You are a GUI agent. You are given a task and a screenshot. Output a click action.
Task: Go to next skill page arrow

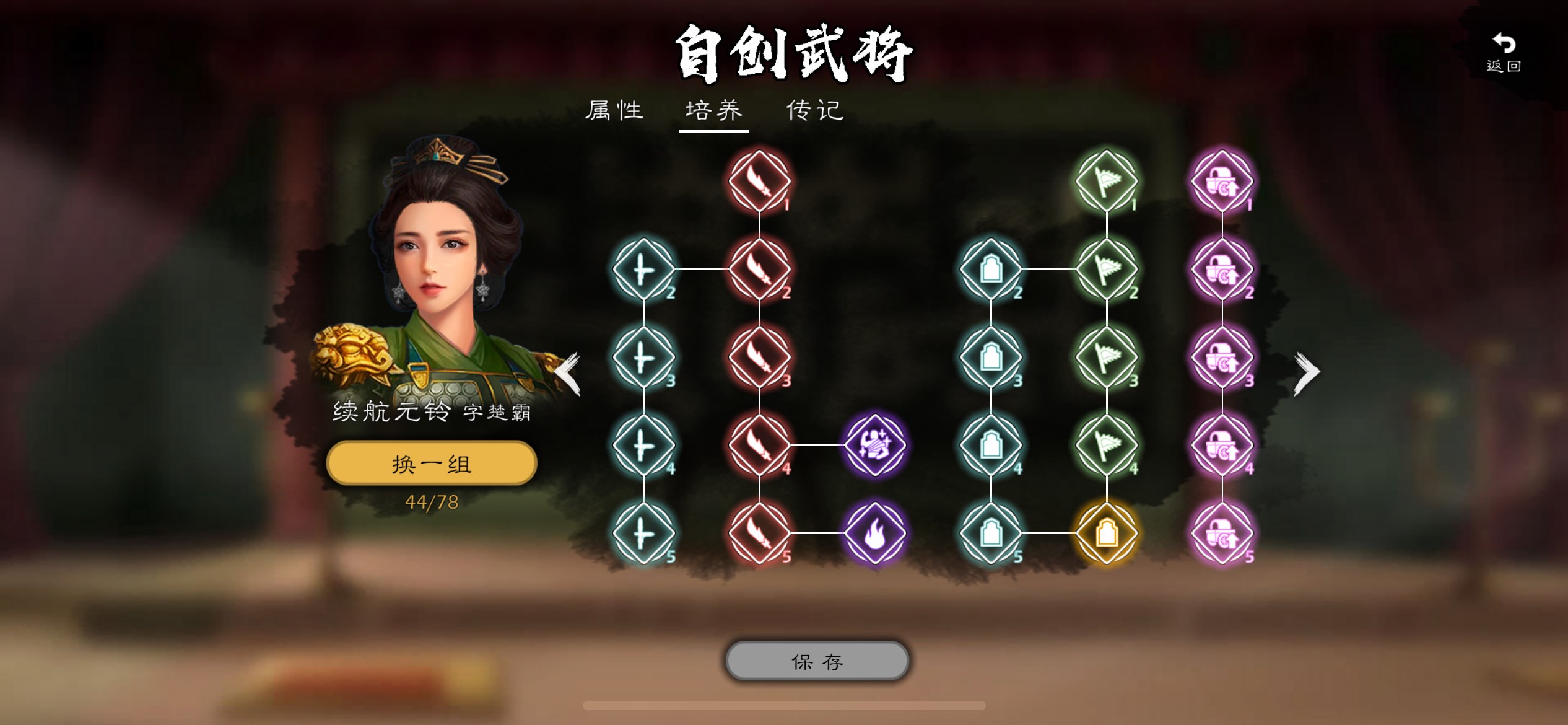(1307, 373)
